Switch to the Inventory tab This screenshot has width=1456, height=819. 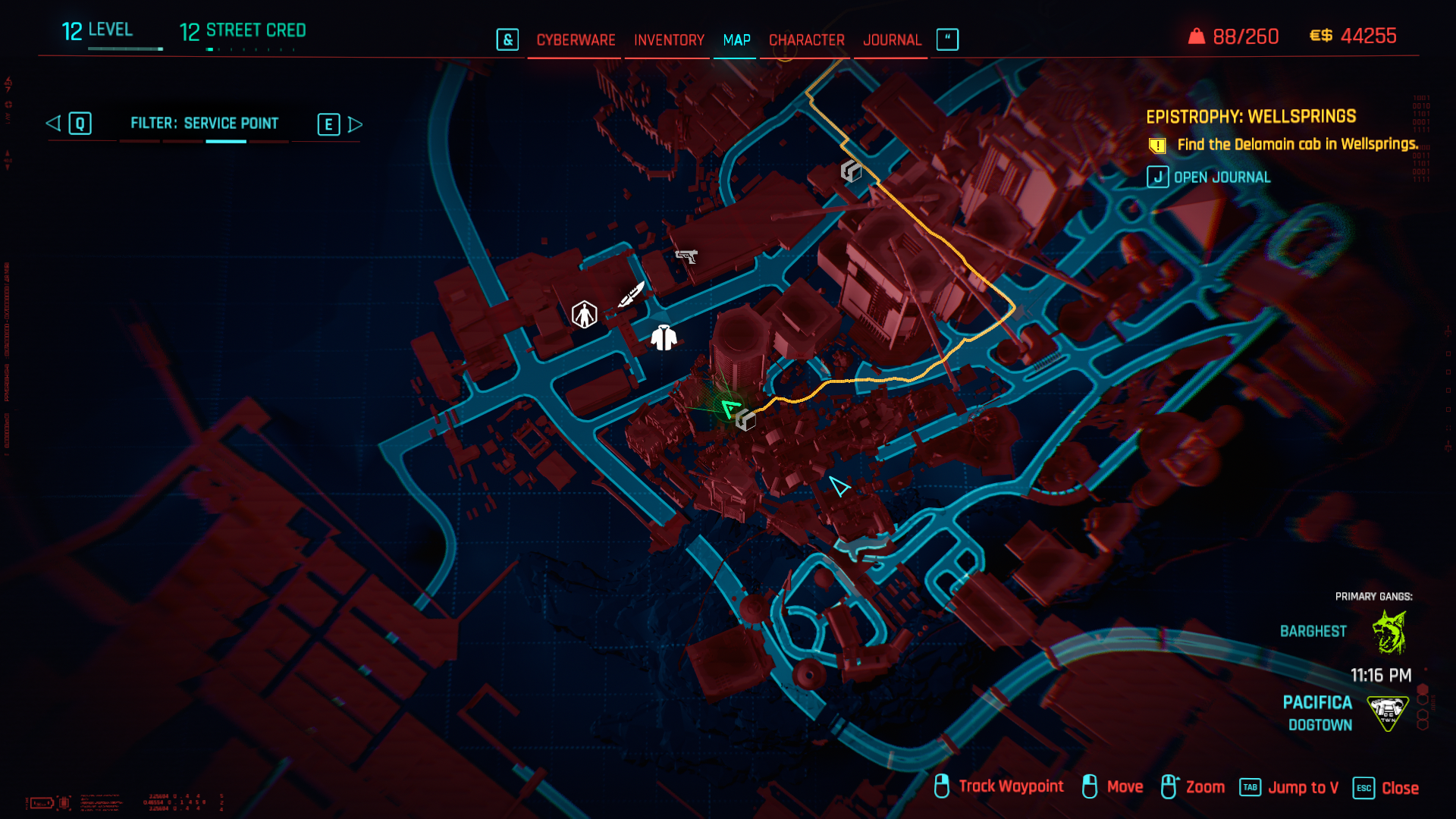669,40
